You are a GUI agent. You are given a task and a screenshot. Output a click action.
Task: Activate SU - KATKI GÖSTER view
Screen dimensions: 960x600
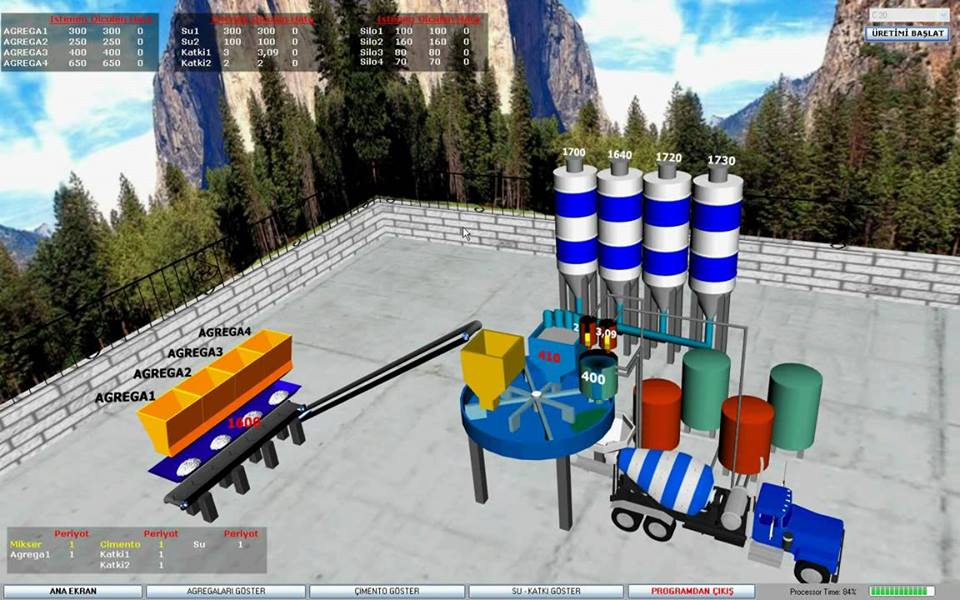coord(545,591)
